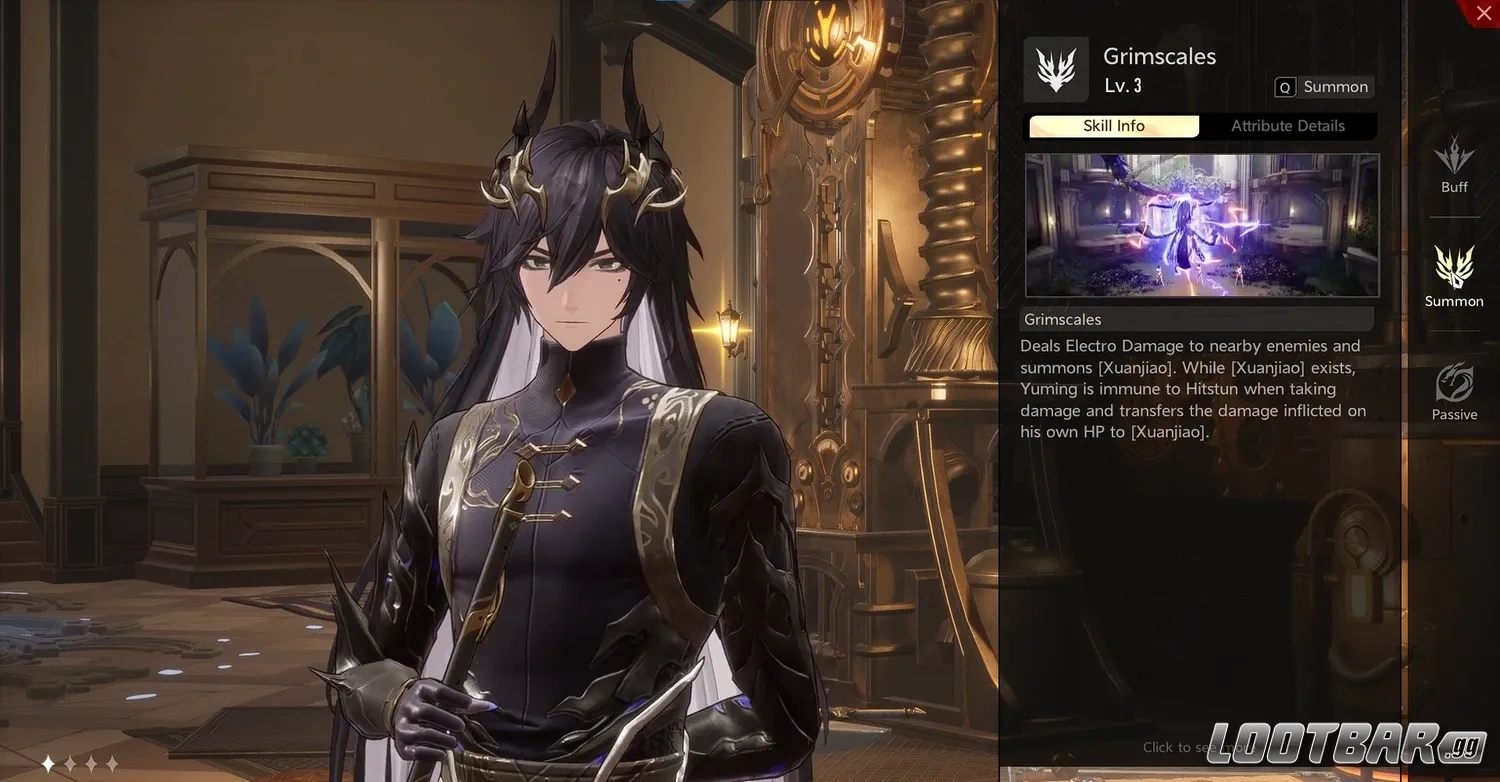
Task: Click the Q keybind icon beside Summon
Action: [1285, 87]
